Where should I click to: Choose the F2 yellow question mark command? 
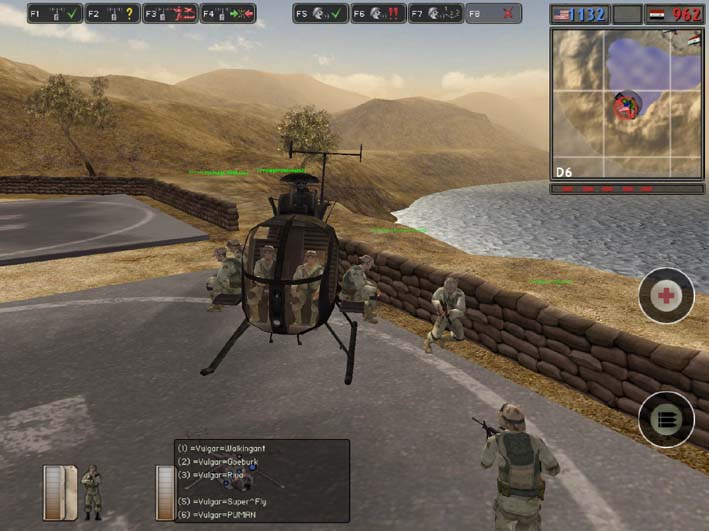[112, 14]
